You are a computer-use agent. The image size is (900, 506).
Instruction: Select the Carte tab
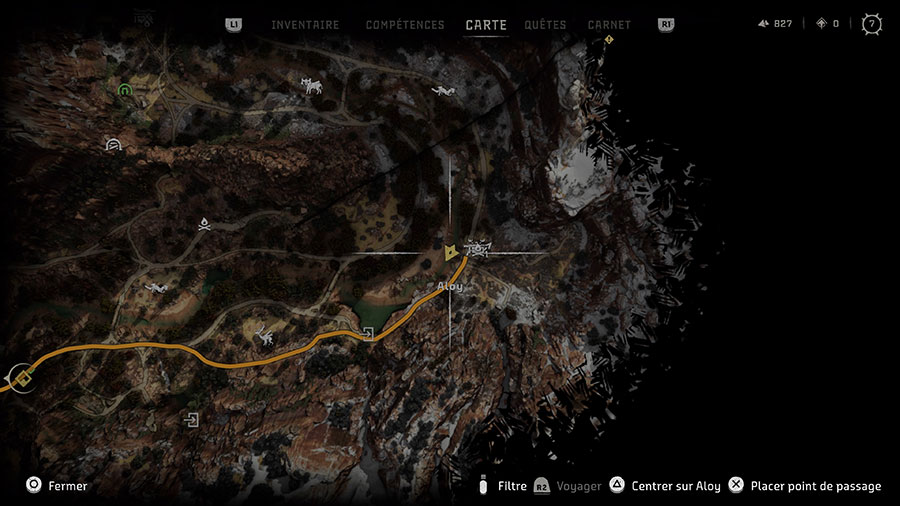pyautogui.click(x=486, y=25)
